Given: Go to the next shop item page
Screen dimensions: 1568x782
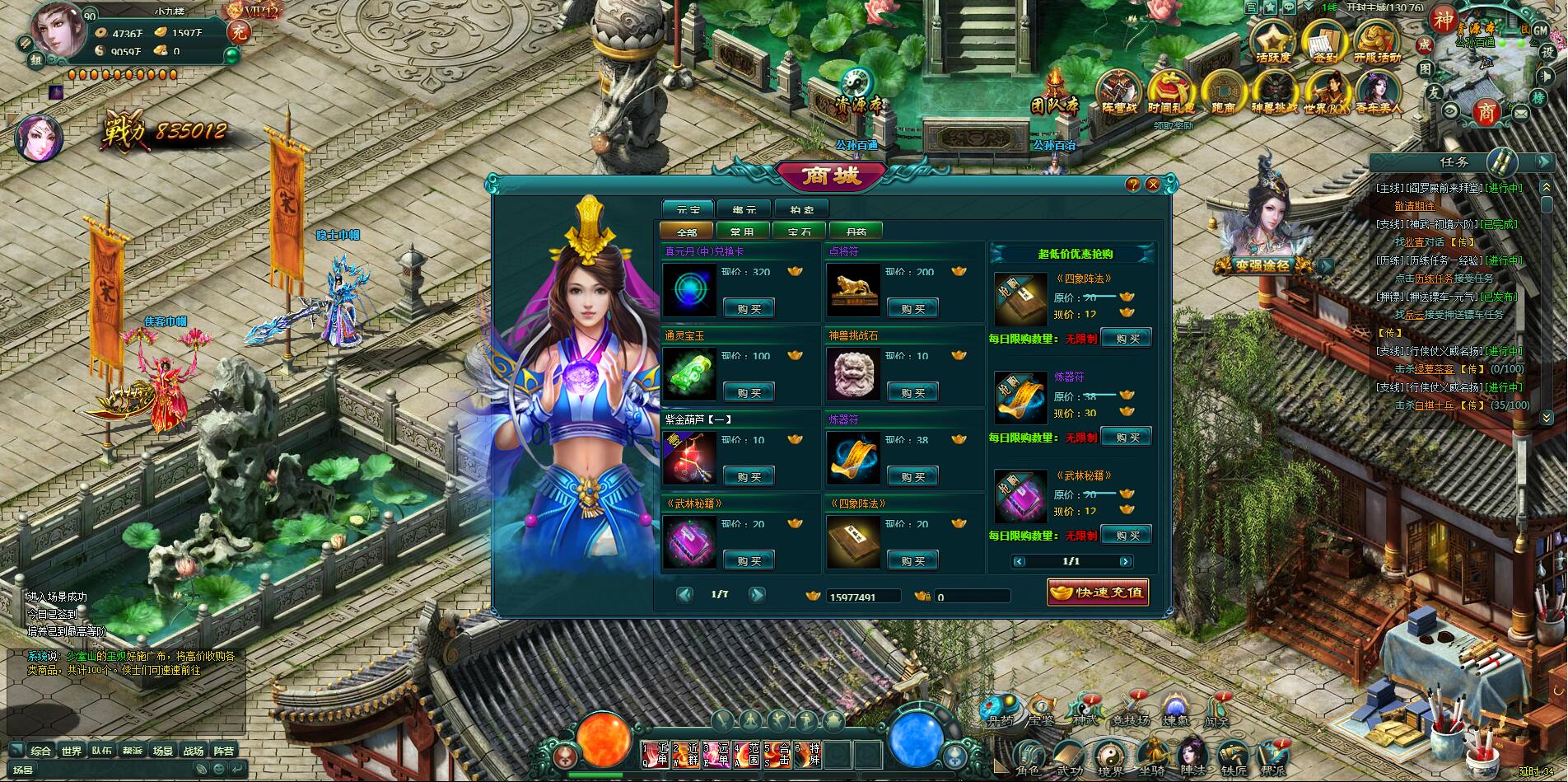Looking at the screenshot, I should [x=757, y=594].
